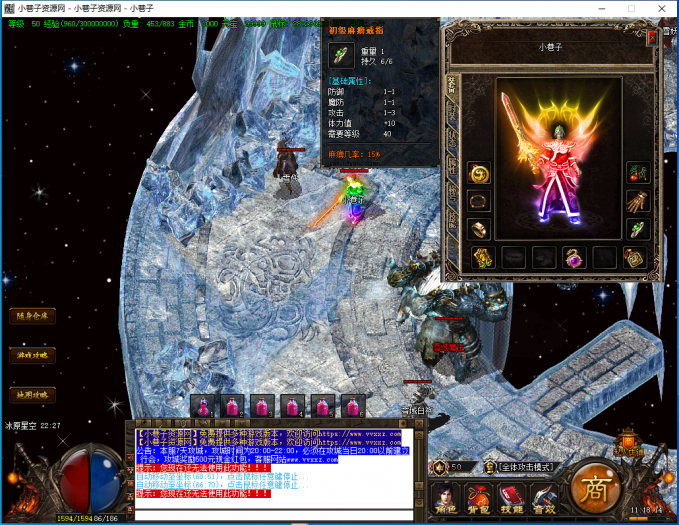
Task: Close the 小巷子 character equipment window
Action: [653, 35]
